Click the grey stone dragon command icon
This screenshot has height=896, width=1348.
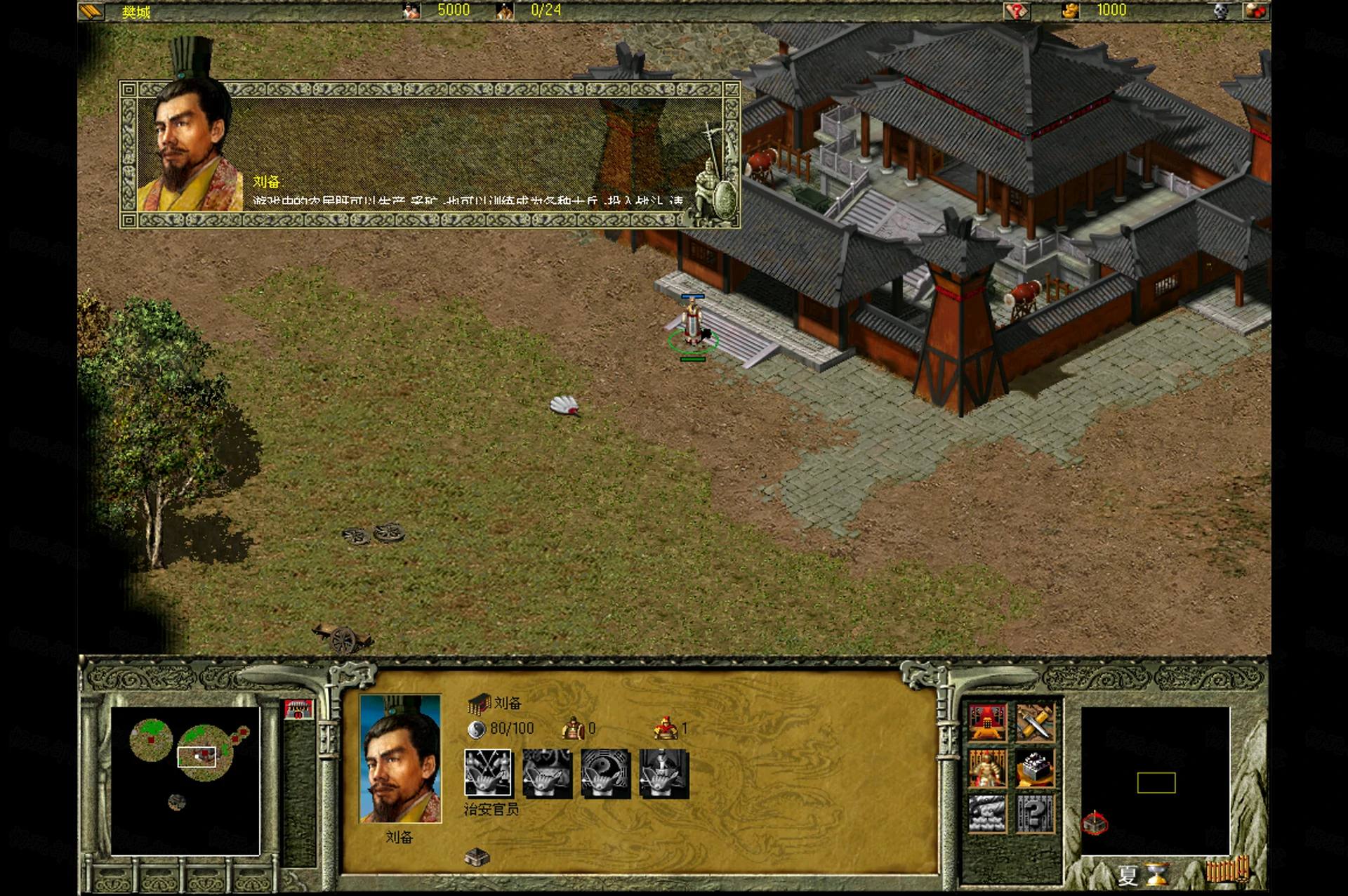pyautogui.click(x=988, y=813)
